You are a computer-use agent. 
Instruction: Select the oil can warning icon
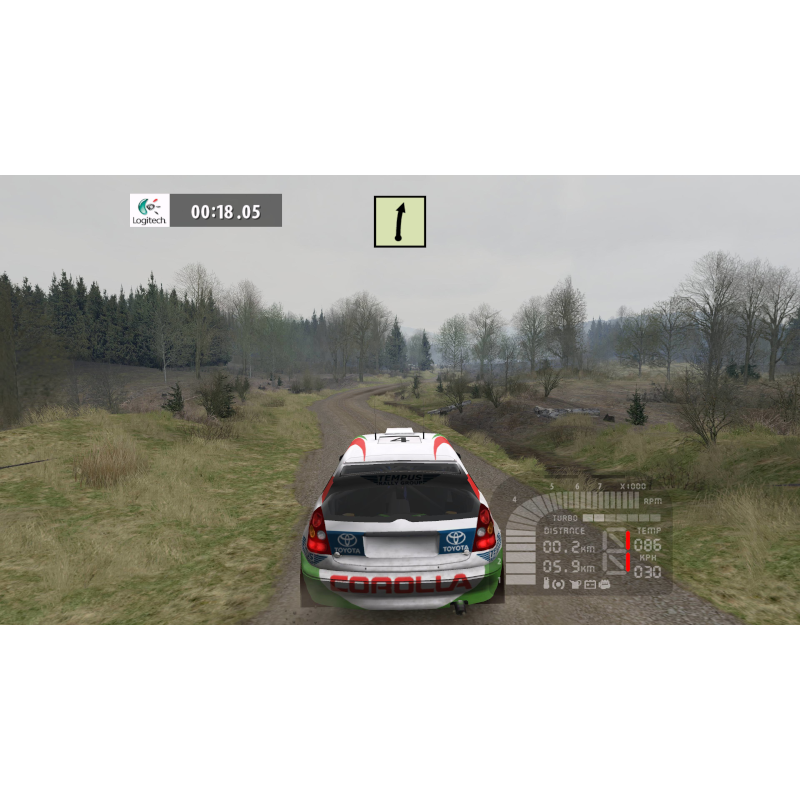(575, 583)
